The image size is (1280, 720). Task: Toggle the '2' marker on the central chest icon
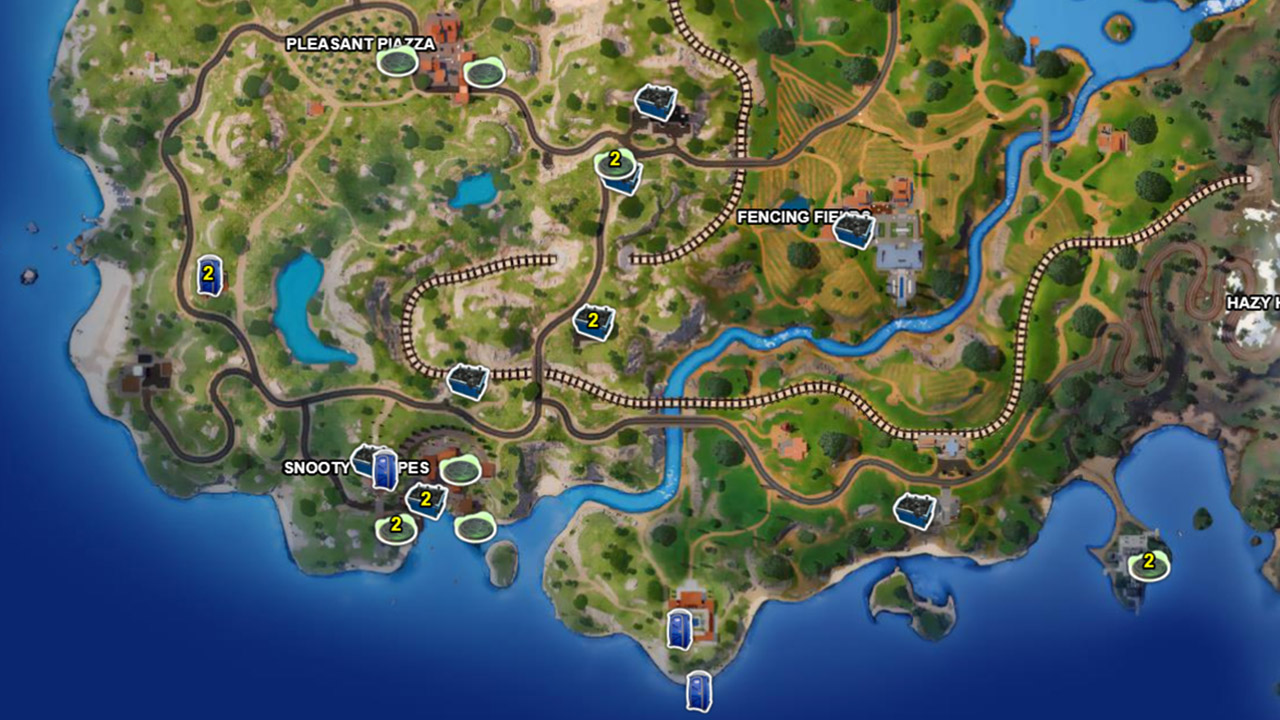pyautogui.click(x=591, y=320)
